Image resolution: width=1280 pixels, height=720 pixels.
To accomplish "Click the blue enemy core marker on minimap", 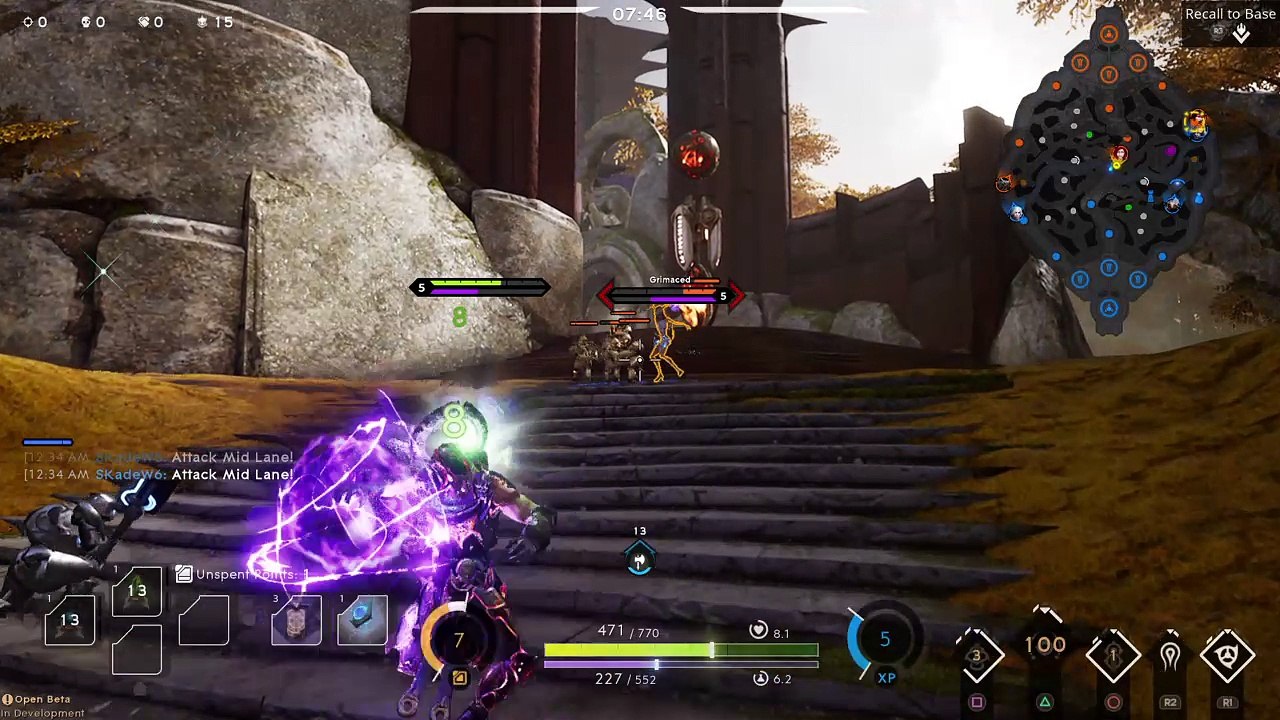I will [x=1108, y=308].
